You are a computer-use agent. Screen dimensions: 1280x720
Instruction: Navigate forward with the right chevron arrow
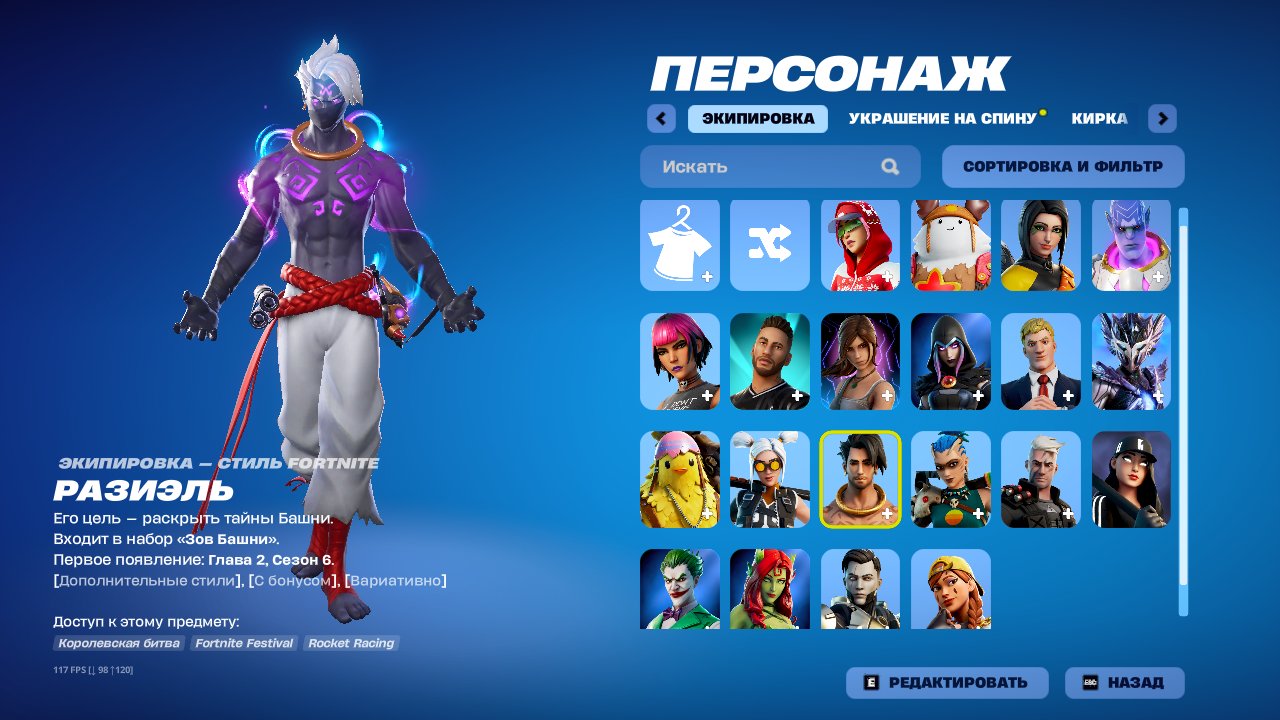[1162, 118]
